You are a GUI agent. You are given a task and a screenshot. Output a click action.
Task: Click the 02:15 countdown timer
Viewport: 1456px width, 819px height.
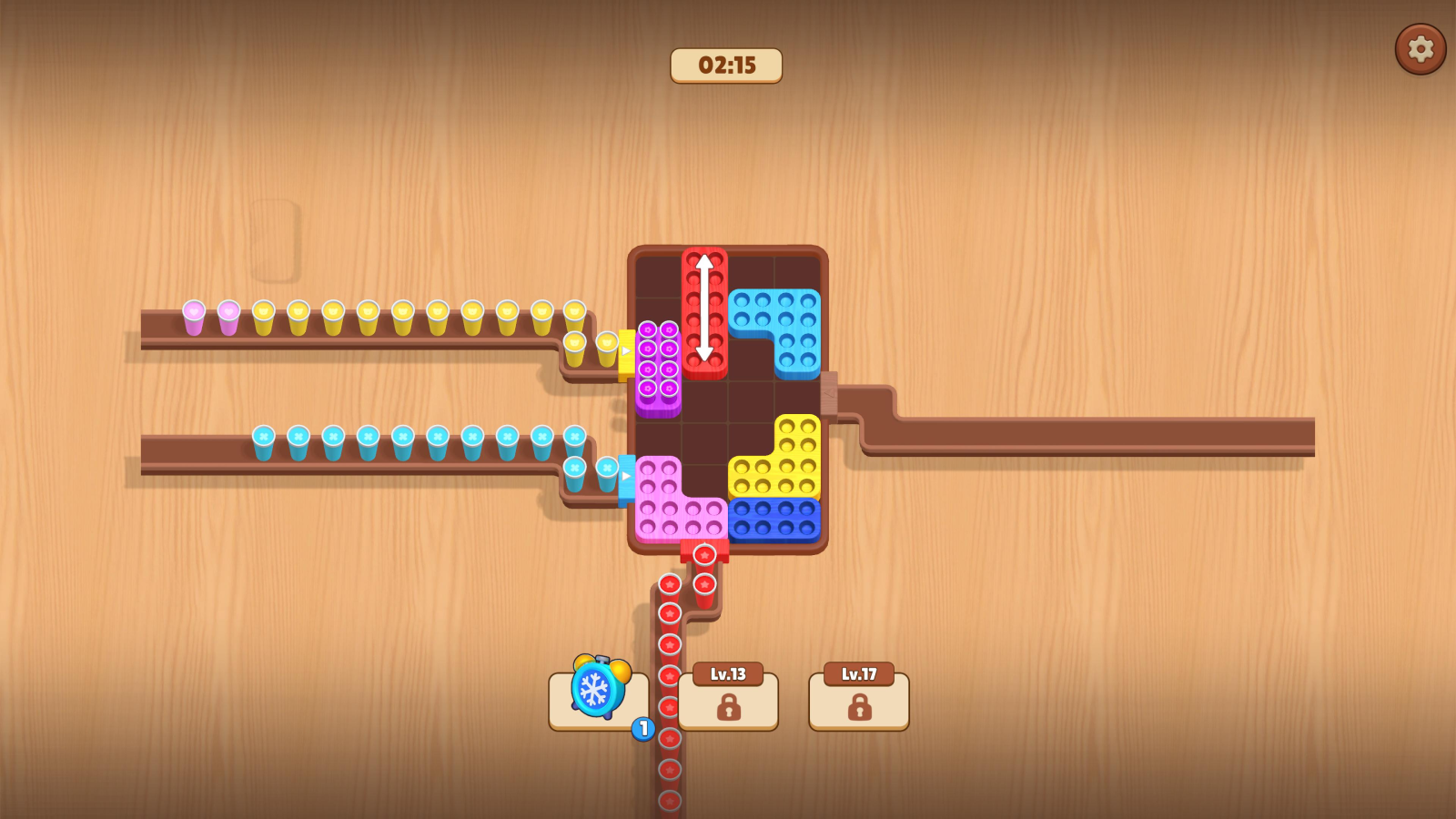tap(725, 65)
